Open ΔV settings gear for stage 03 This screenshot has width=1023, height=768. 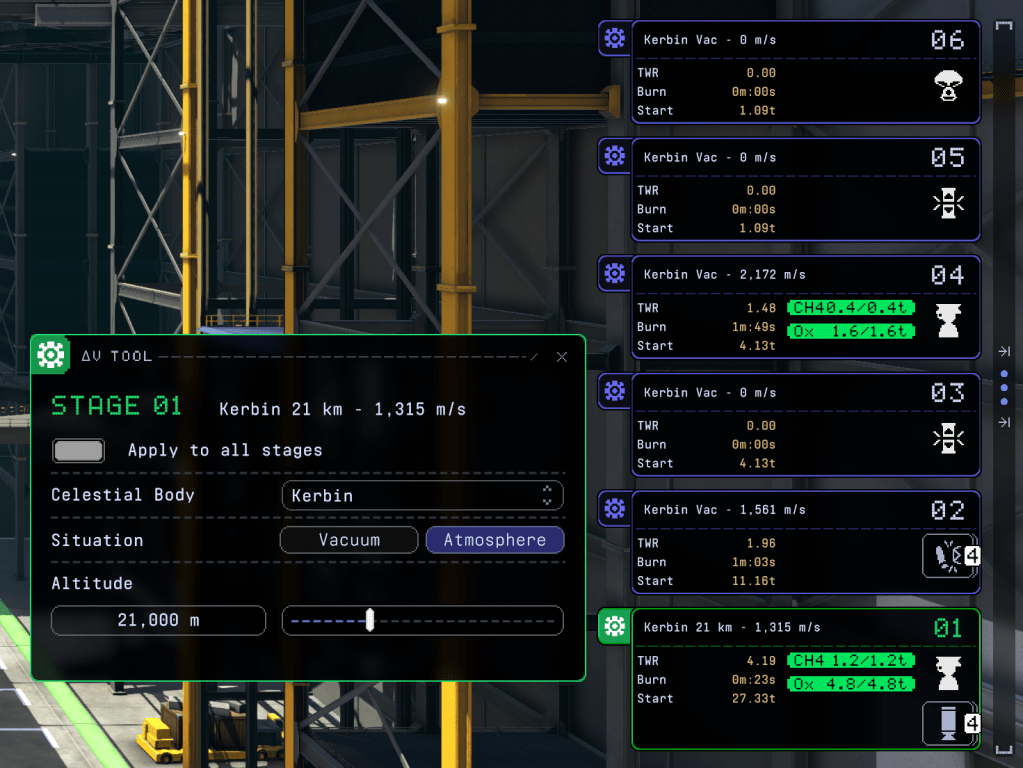(614, 391)
